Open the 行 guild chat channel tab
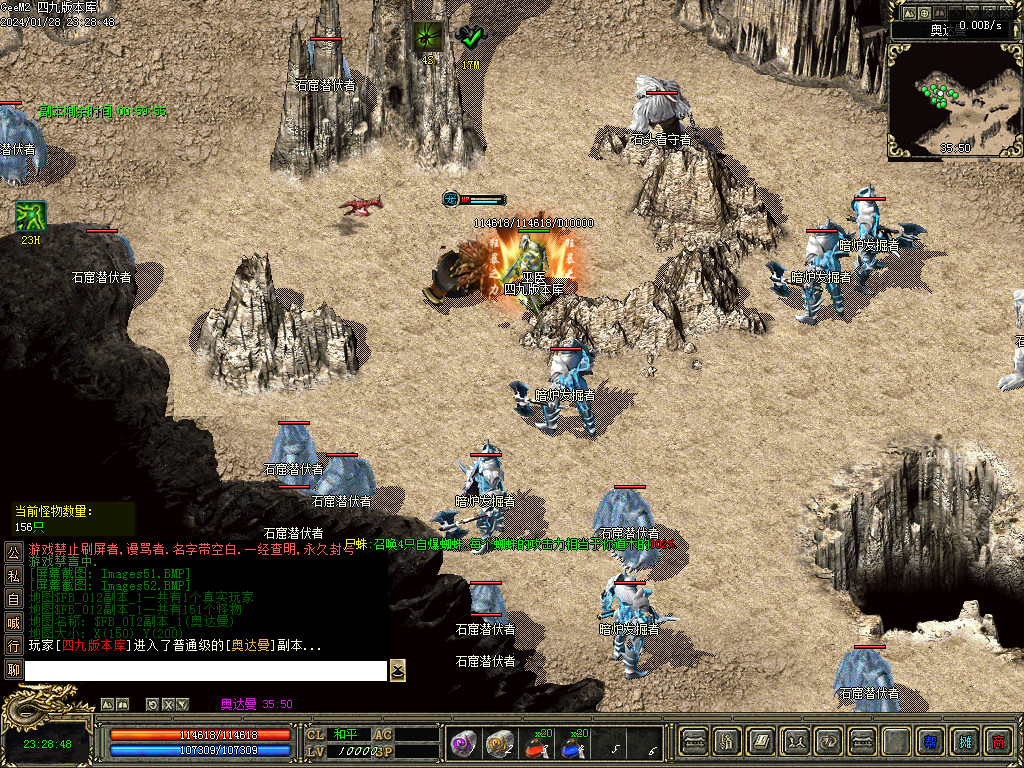The width and height of the screenshot is (1024, 768). click(14, 646)
